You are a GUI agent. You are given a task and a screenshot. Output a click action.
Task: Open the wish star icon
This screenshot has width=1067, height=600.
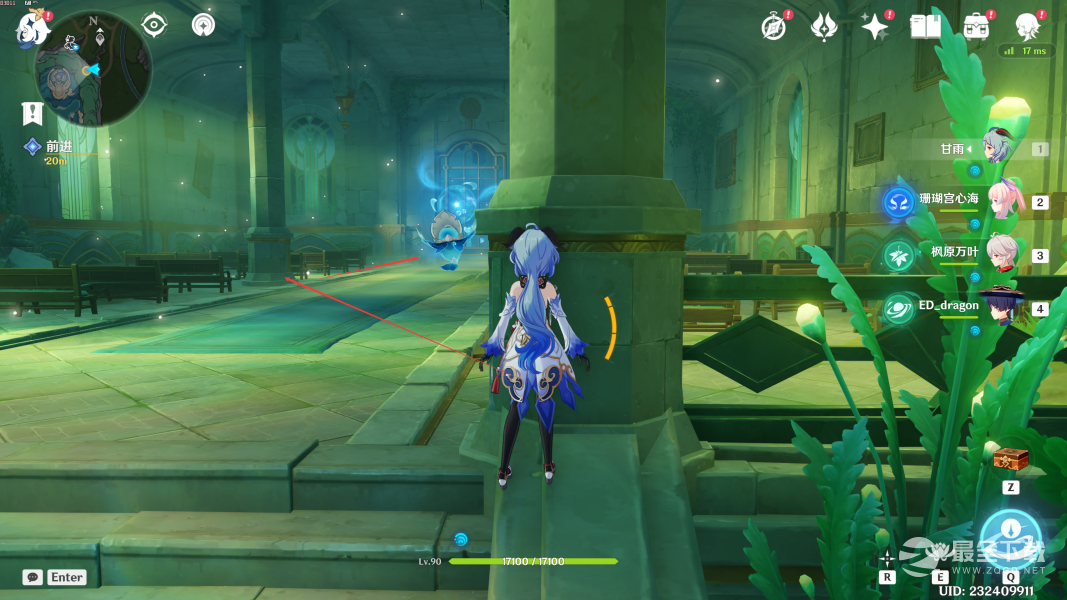click(x=875, y=27)
